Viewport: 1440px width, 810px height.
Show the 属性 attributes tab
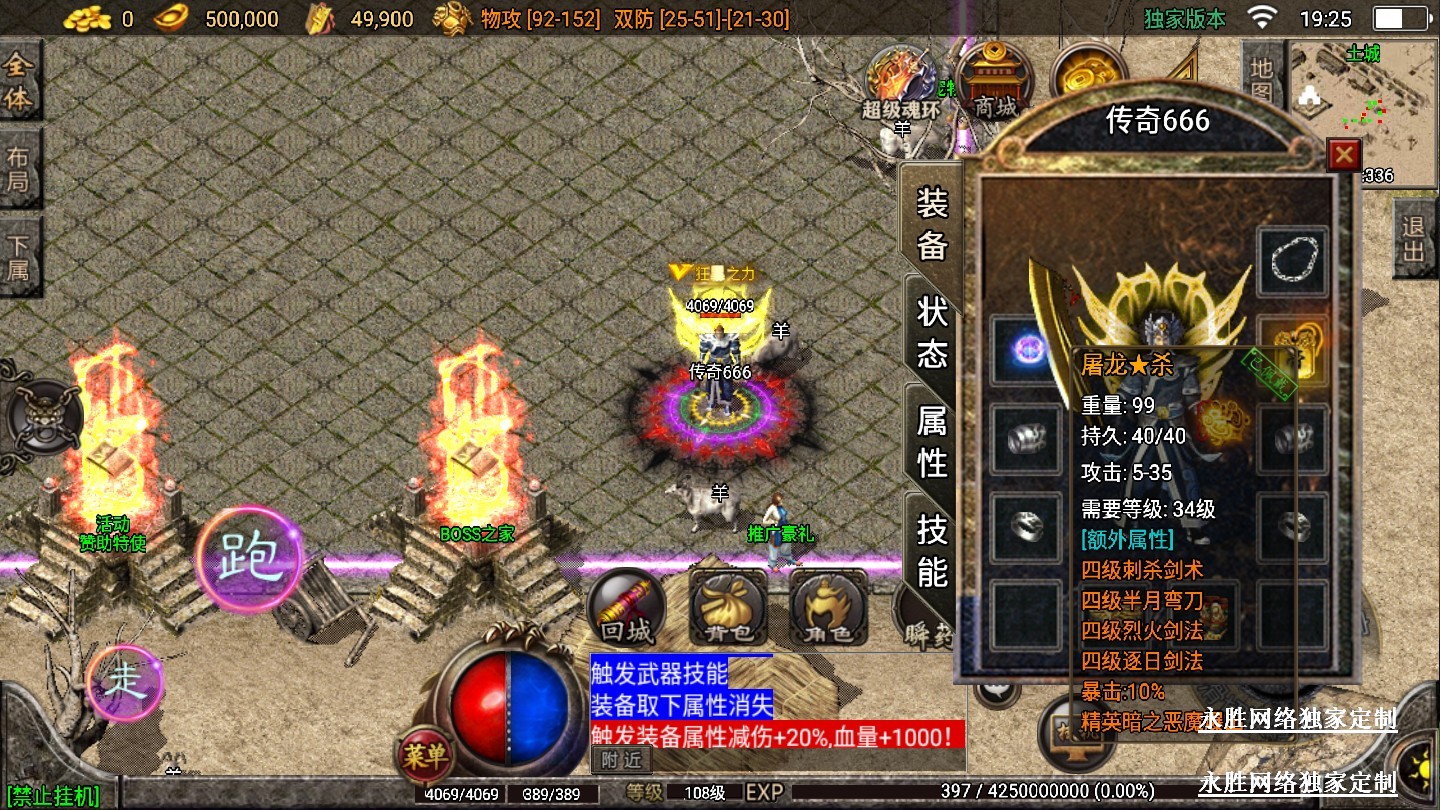(x=932, y=442)
